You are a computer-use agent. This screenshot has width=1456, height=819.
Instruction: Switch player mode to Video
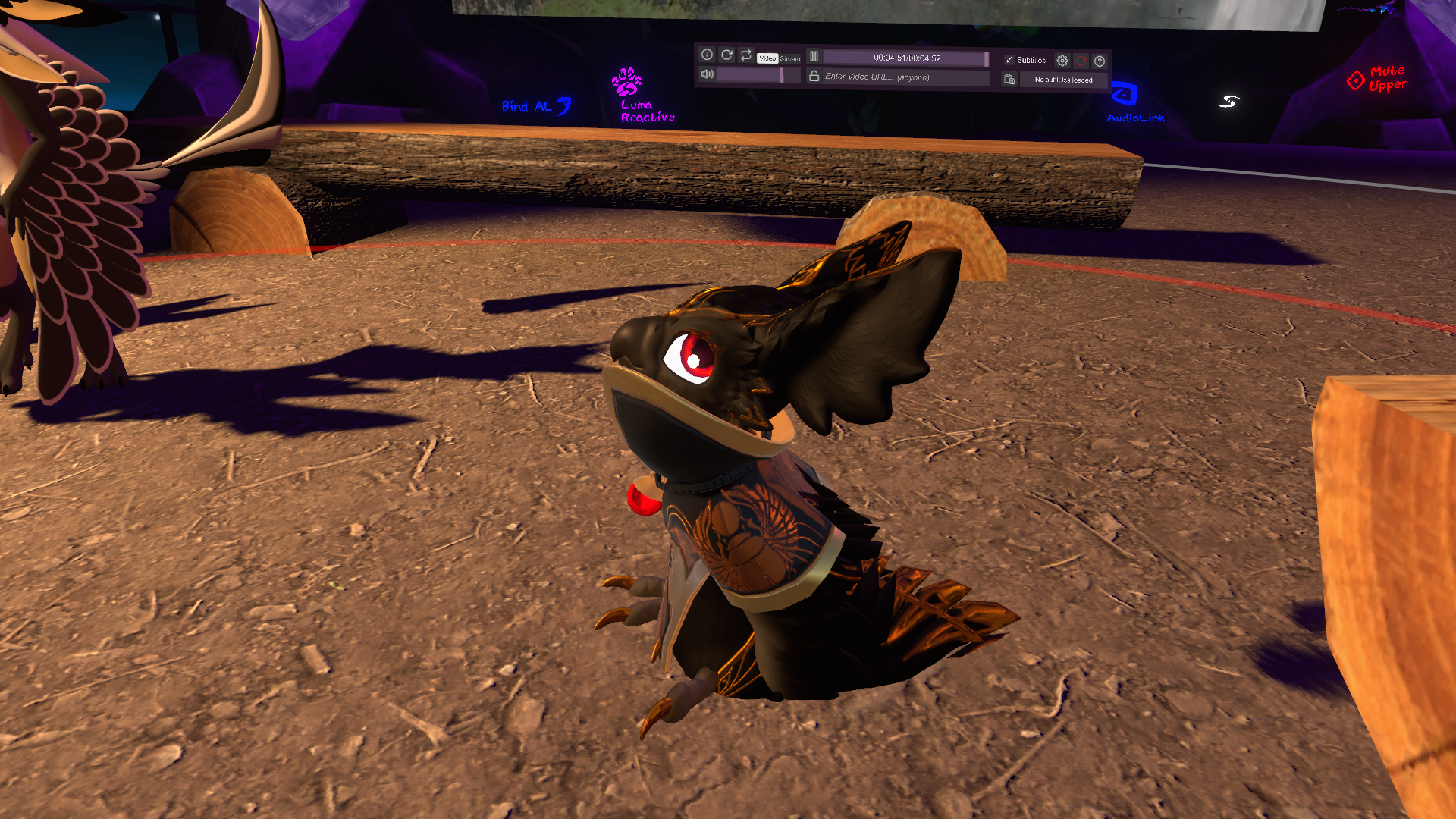[767, 58]
